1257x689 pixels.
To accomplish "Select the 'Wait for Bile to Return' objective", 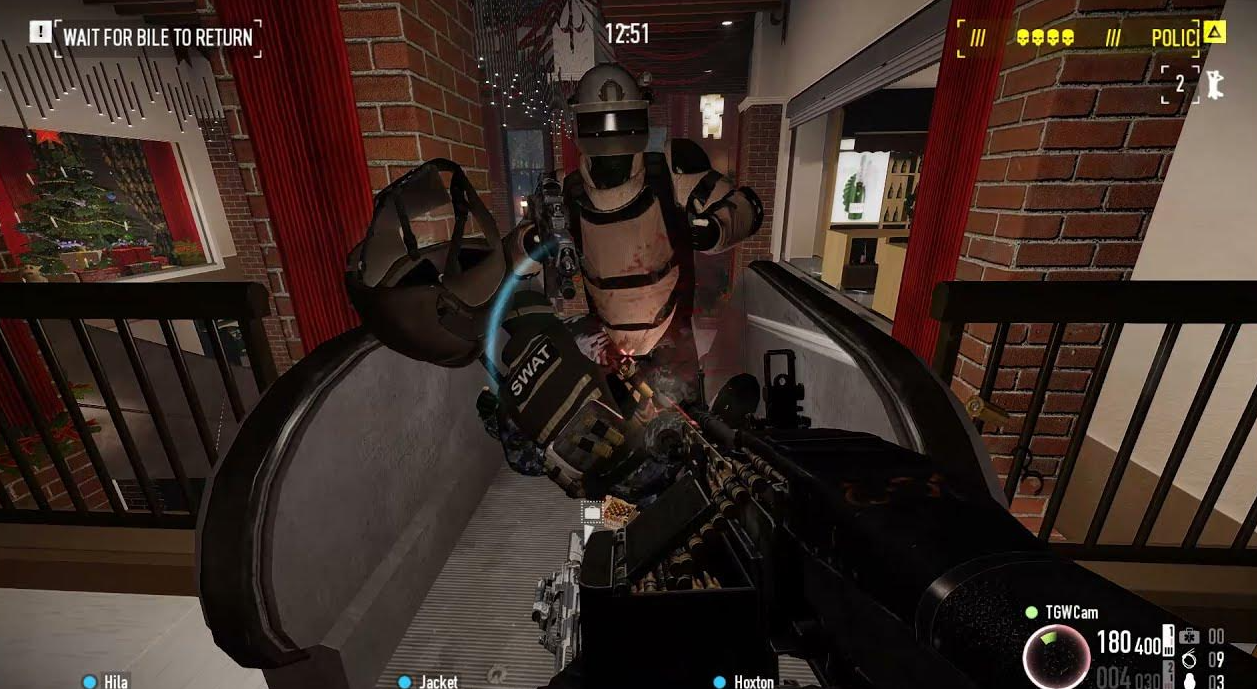I will click(158, 38).
